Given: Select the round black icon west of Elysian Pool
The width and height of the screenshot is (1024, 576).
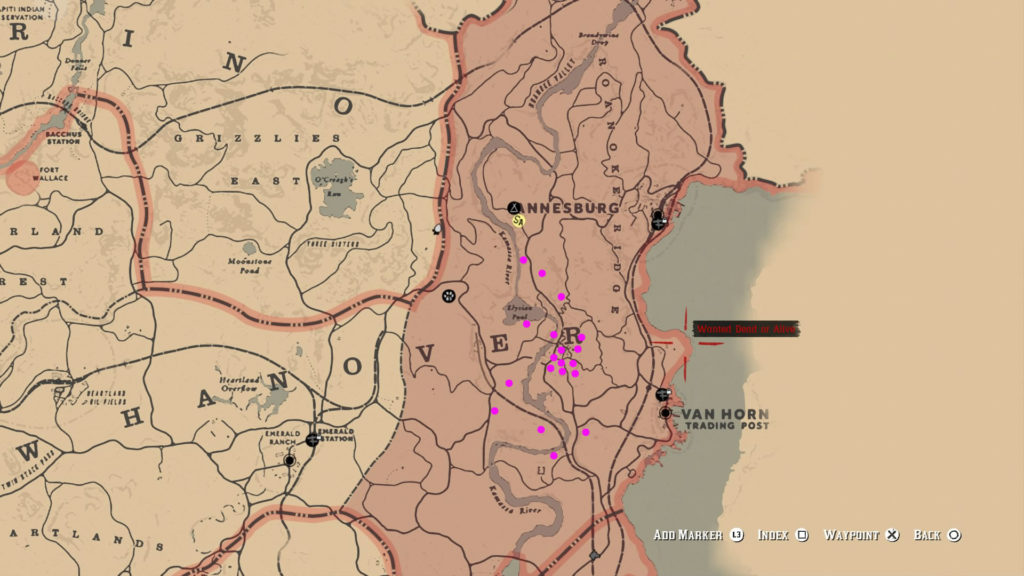Looking at the screenshot, I should (449, 295).
